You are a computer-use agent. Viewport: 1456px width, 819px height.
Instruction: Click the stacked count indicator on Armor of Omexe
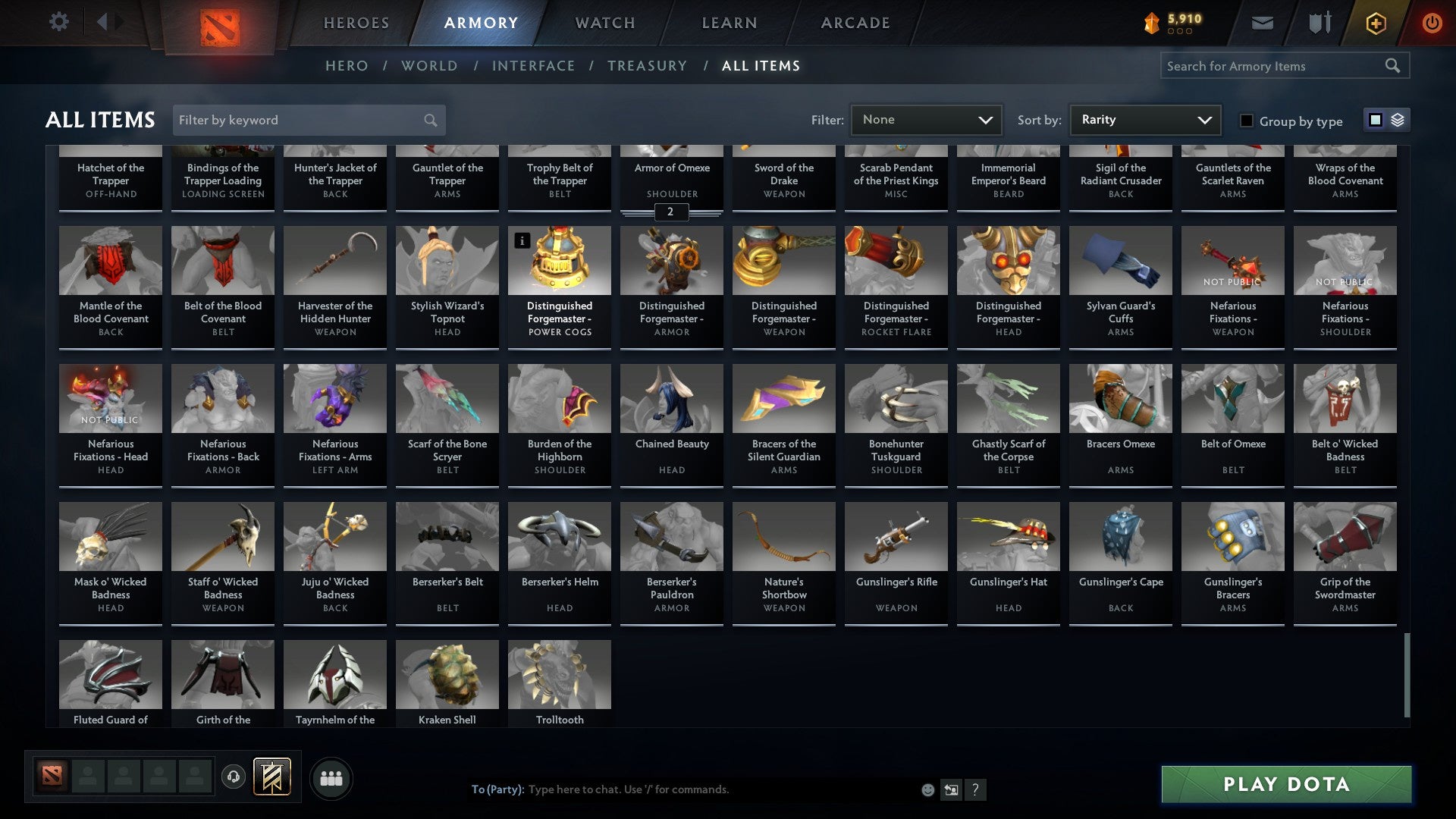(670, 212)
